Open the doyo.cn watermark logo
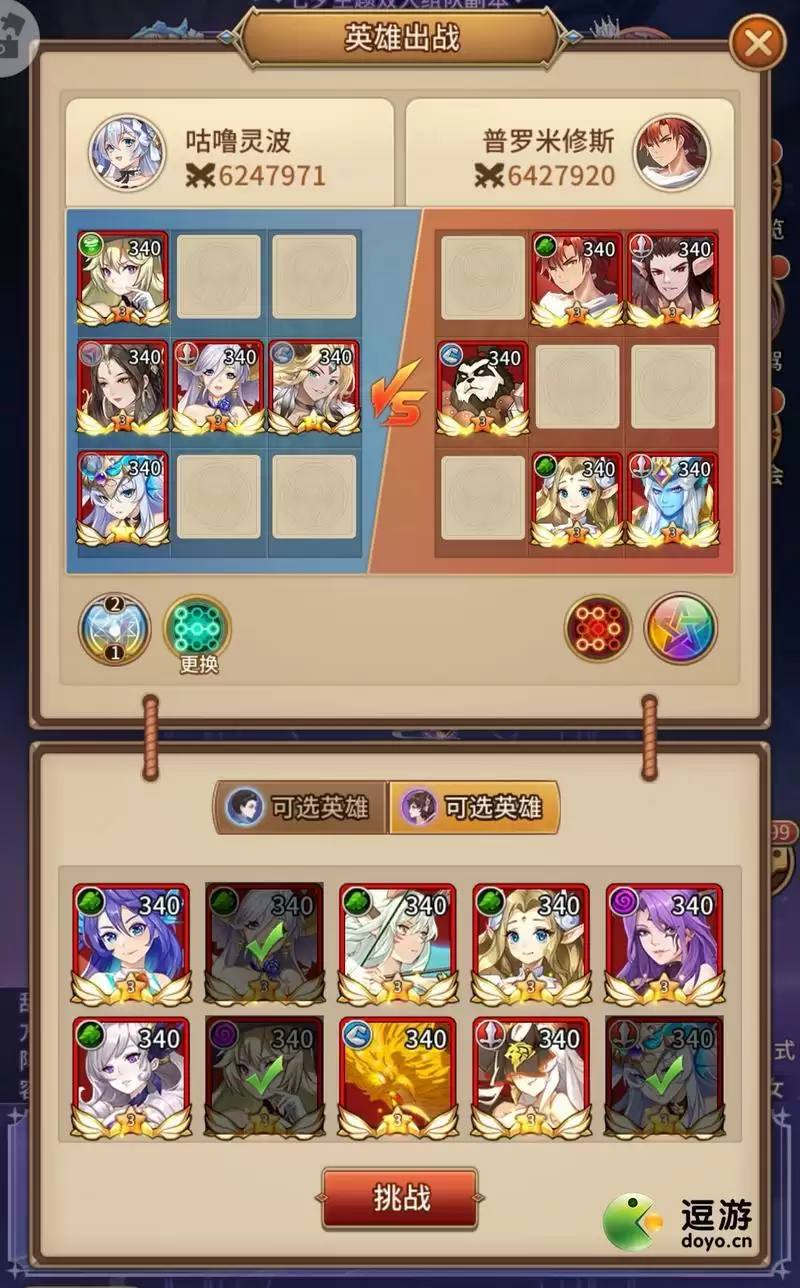Image resolution: width=800 pixels, height=1288 pixels. pos(680,1222)
